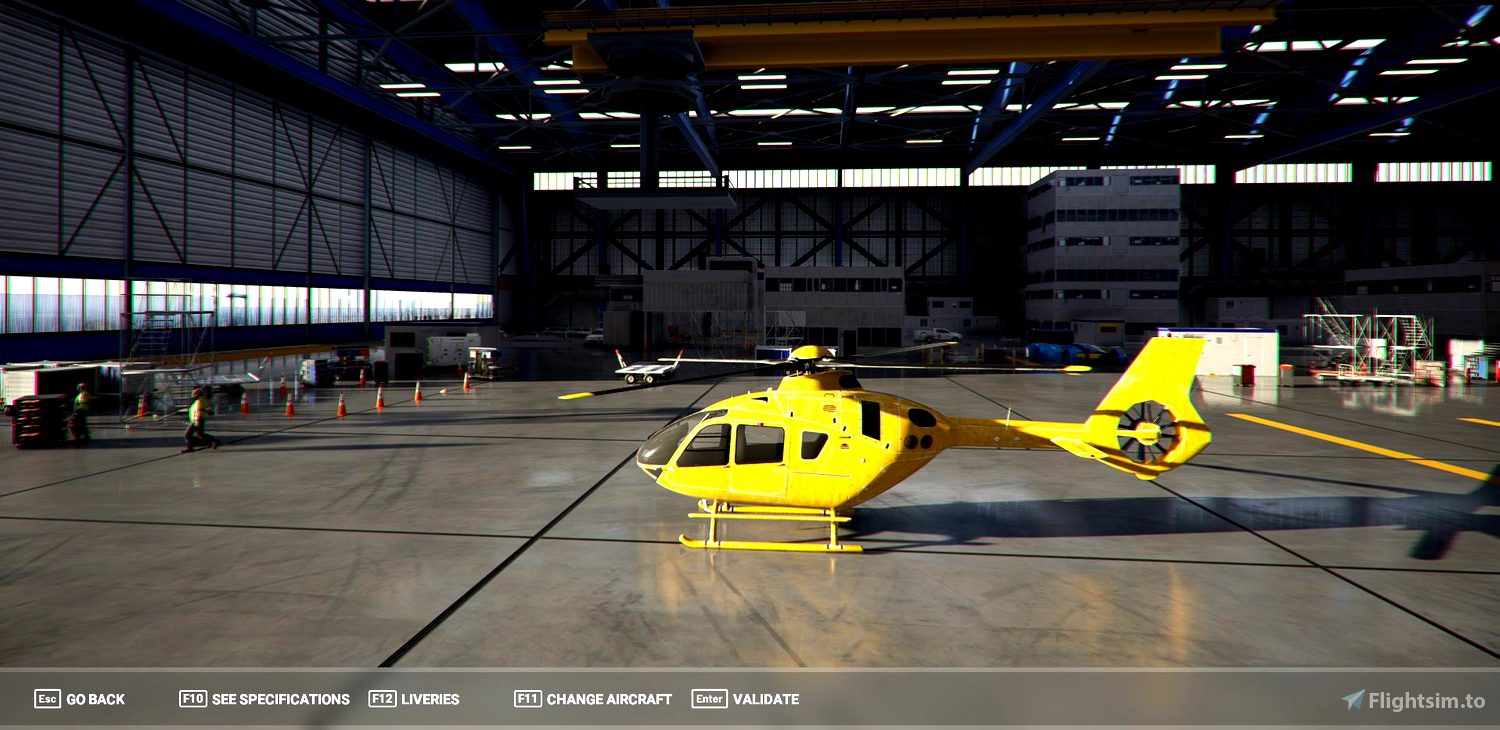Image resolution: width=1500 pixels, height=730 pixels.
Task: Click the F12 key badge icon
Action: pyautogui.click(x=381, y=699)
